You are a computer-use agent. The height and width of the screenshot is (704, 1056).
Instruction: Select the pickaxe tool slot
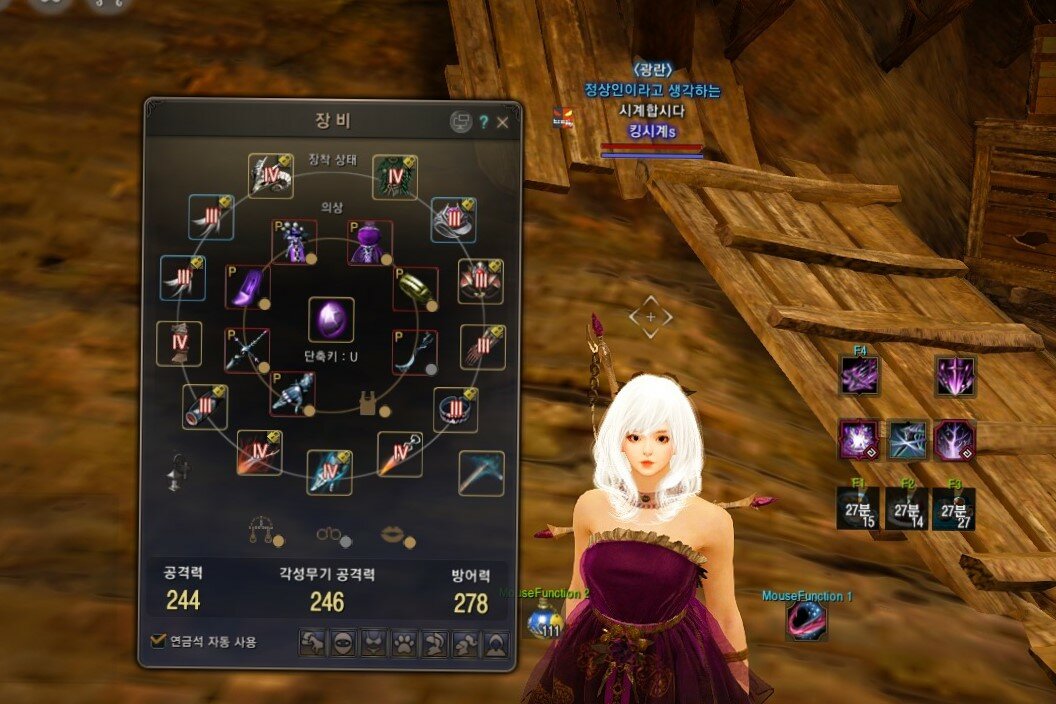481,473
